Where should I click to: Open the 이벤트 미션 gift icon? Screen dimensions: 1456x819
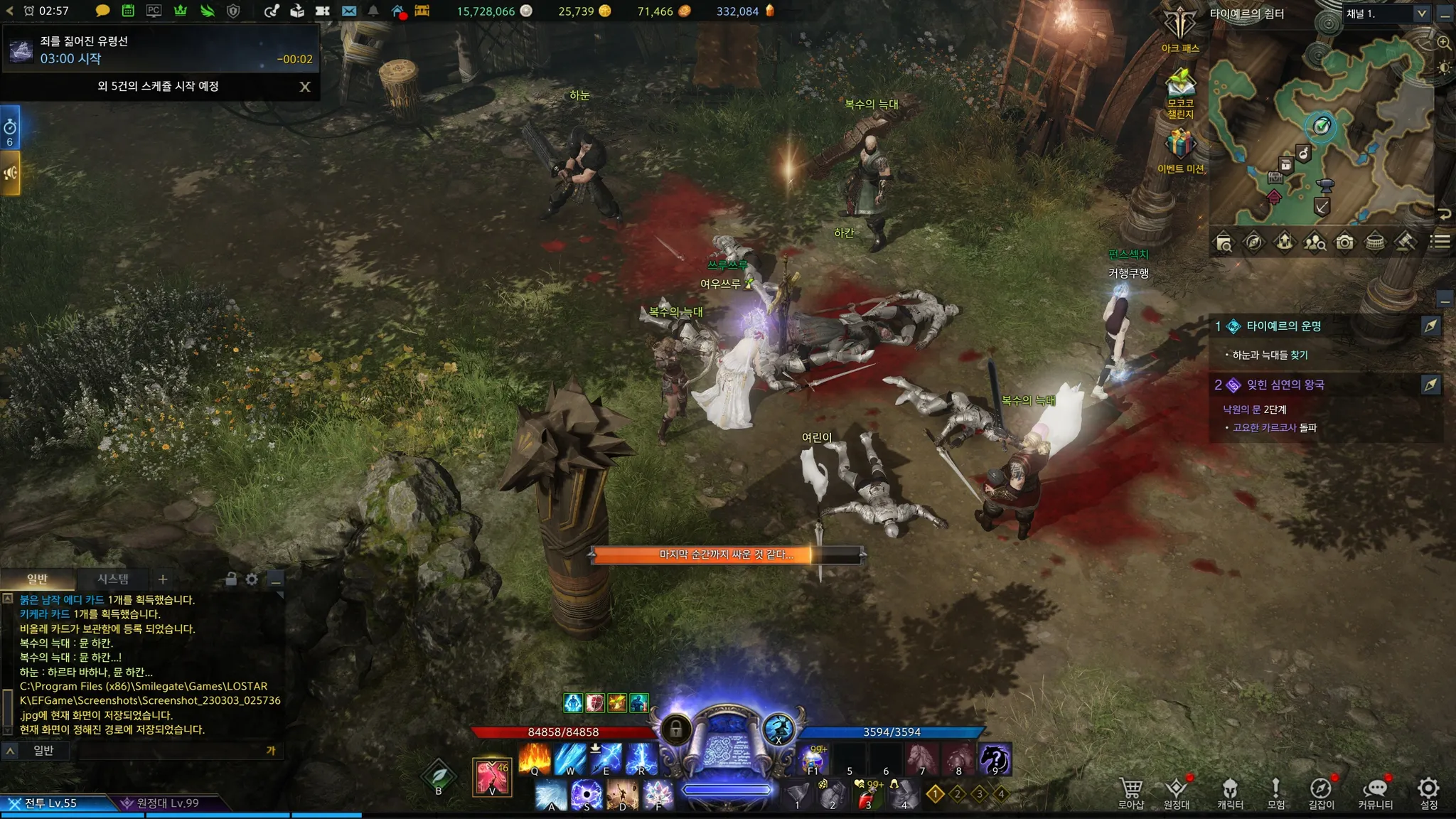(x=1180, y=151)
